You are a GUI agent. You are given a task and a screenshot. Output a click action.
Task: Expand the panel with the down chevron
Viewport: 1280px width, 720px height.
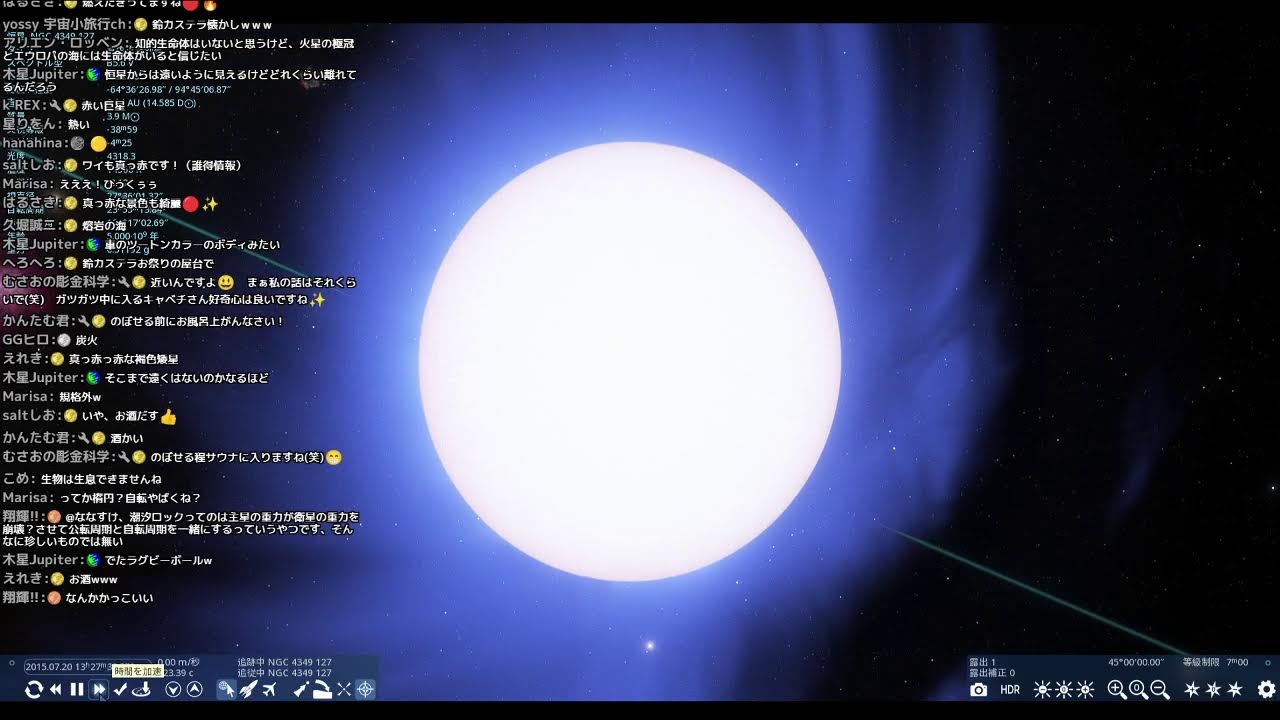pyautogui.click(x=173, y=689)
